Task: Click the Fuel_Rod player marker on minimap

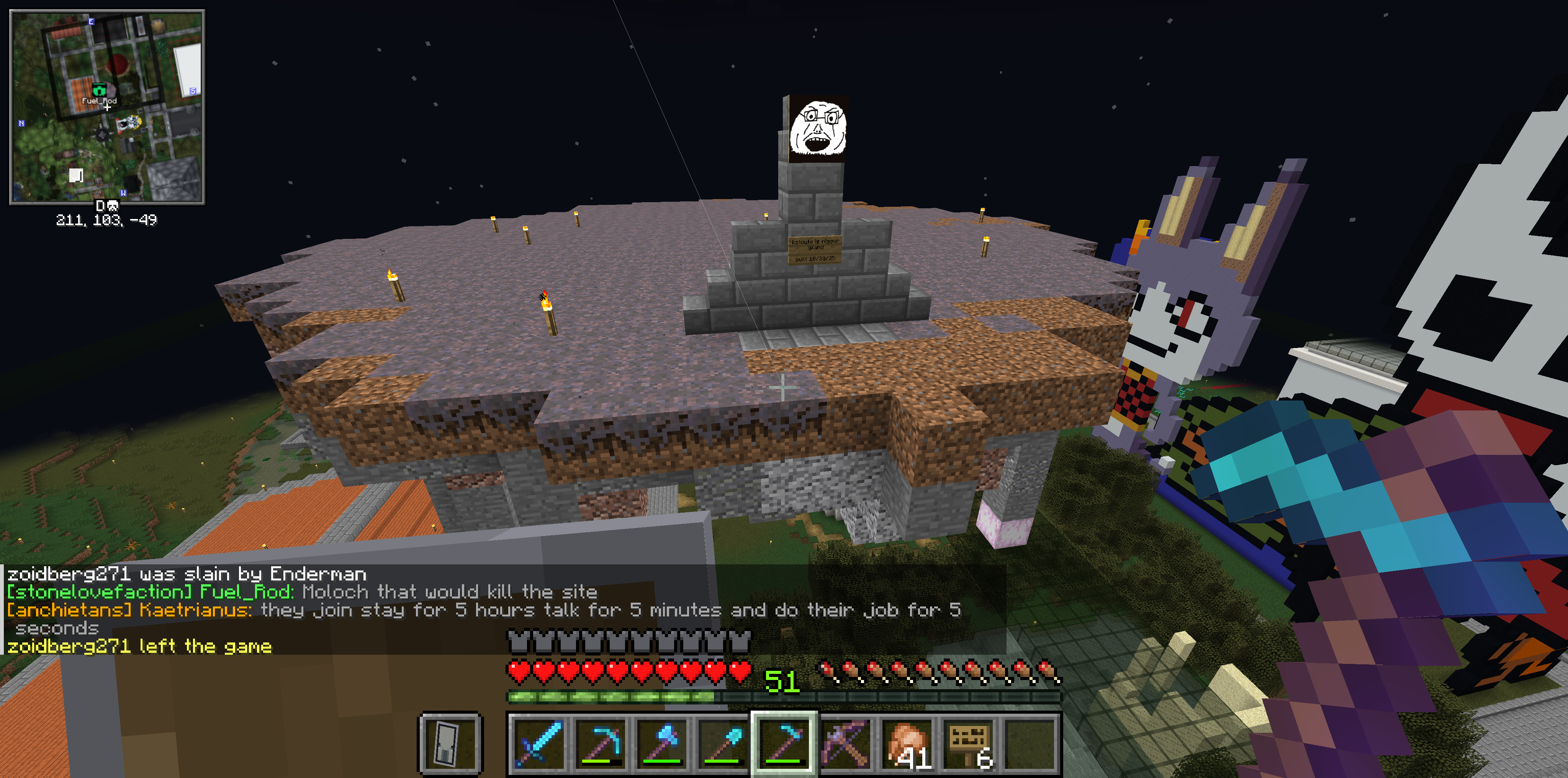Action: [x=99, y=91]
